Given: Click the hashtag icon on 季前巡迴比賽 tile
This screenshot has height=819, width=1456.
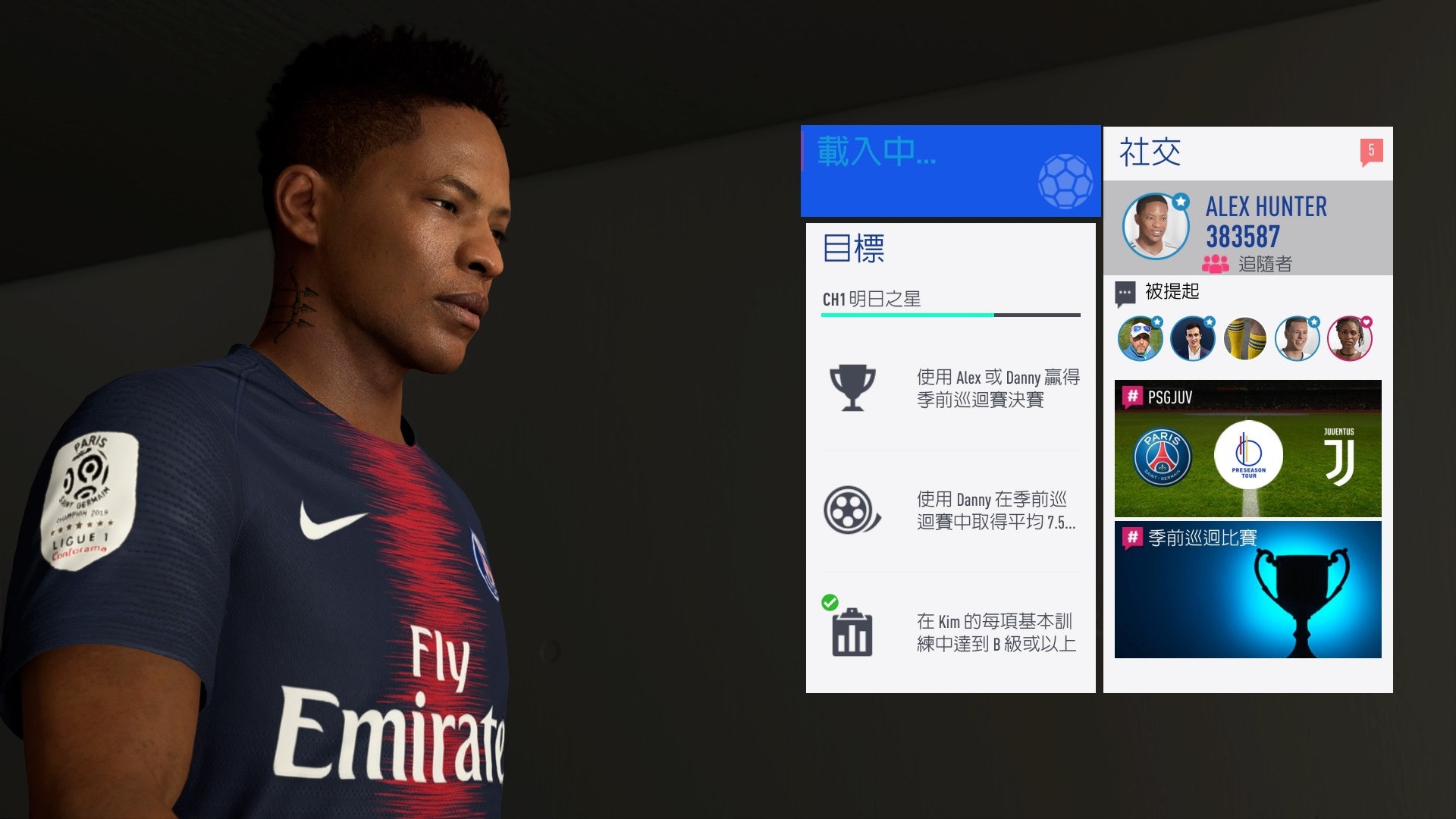Looking at the screenshot, I should point(1134,535).
